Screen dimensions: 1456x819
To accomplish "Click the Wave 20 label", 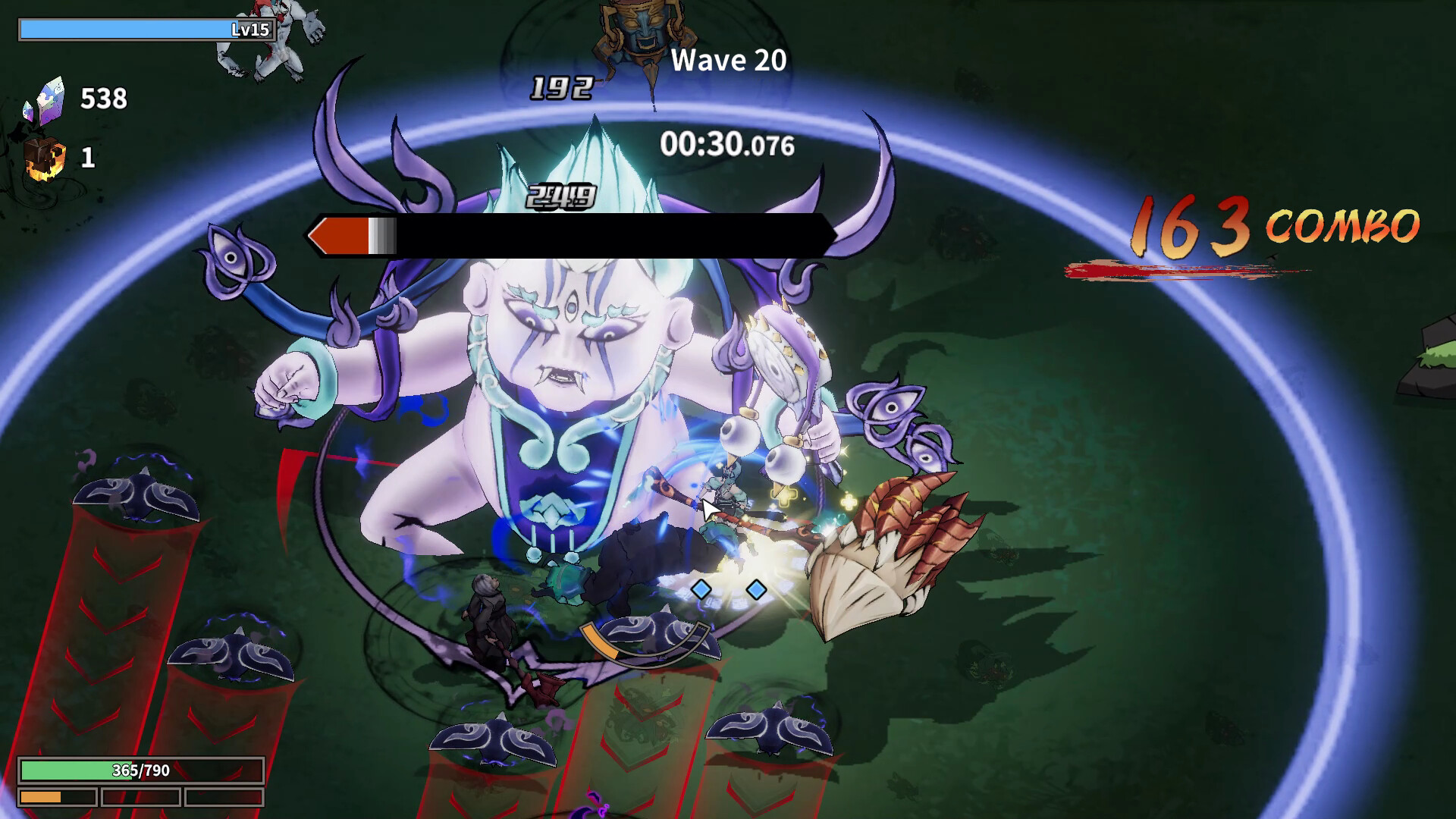I will [x=728, y=61].
